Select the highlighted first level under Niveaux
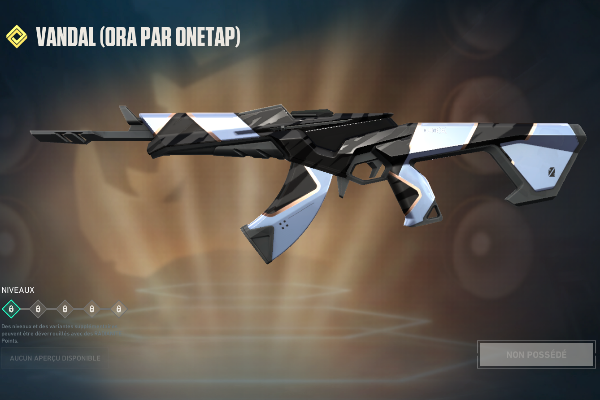The height and width of the screenshot is (400, 600). click(x=11, y=309)
